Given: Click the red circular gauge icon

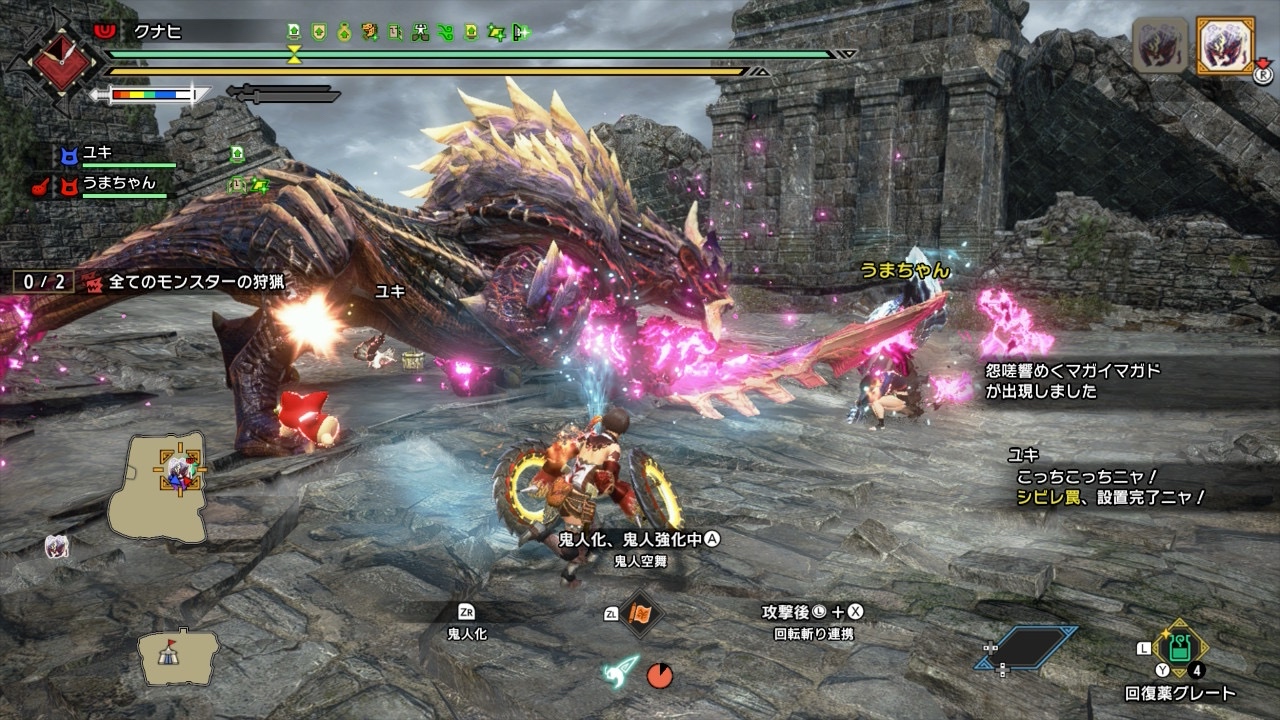Looking at the screenshot, I should pos(659,675).
